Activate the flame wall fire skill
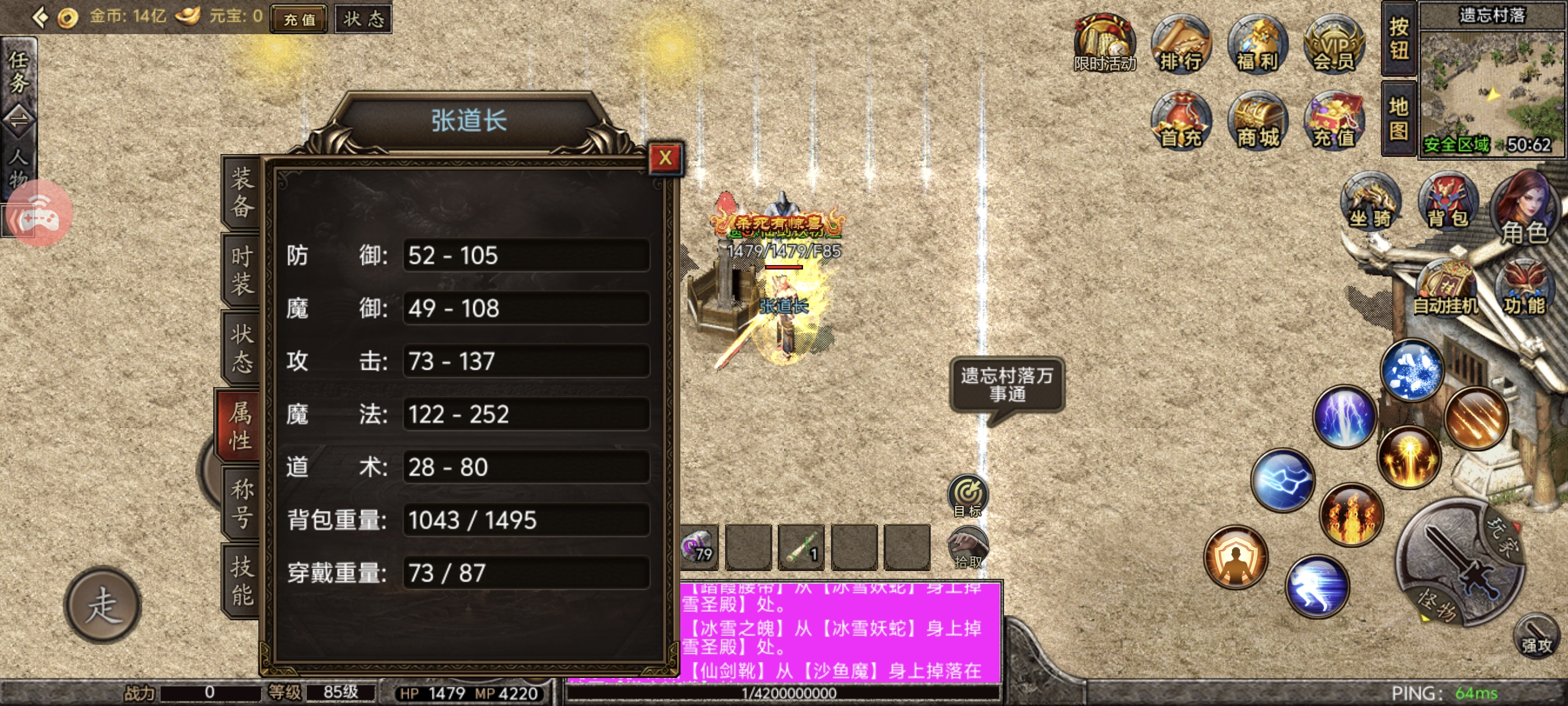1568x706 pixels. click(1351, 515)
